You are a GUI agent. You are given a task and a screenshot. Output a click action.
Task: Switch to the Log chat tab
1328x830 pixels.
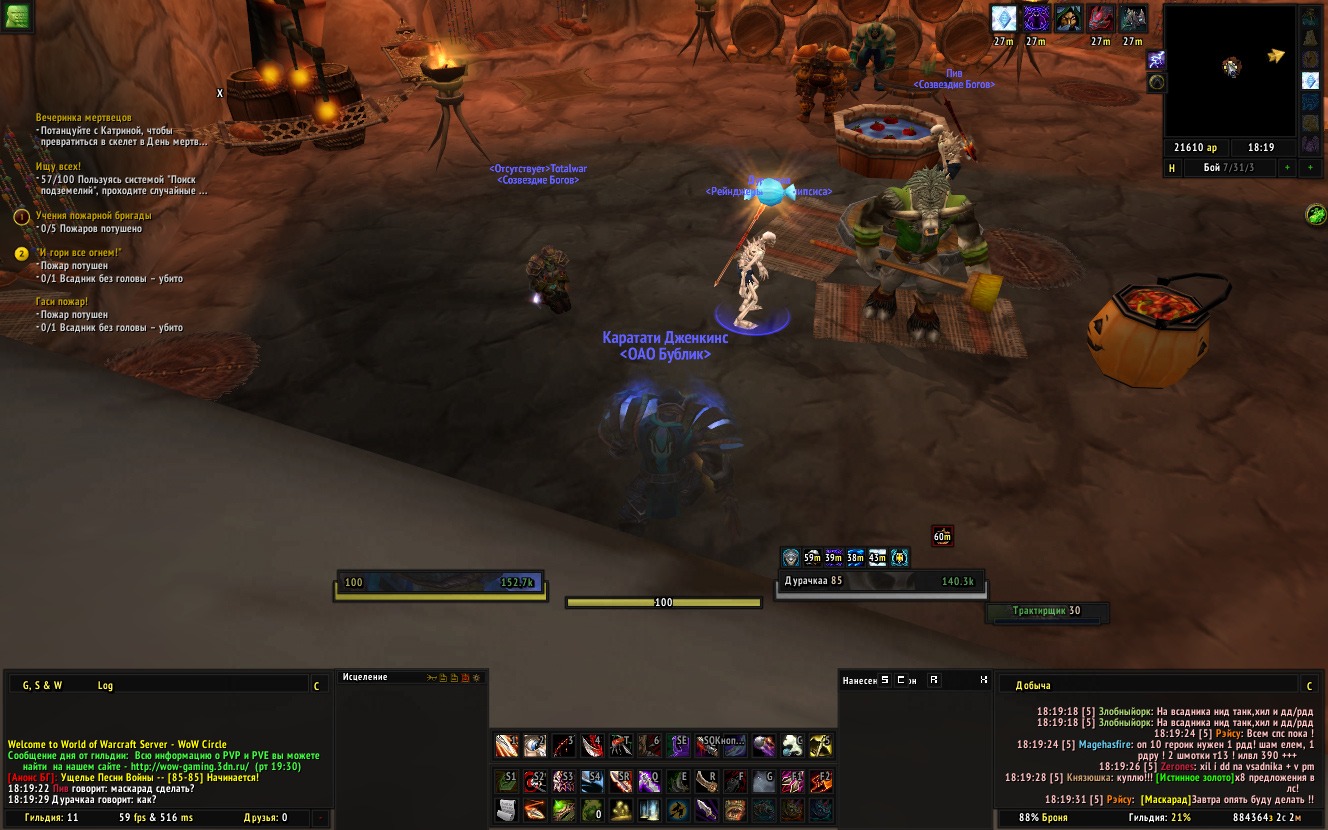(x=105, y=685)
